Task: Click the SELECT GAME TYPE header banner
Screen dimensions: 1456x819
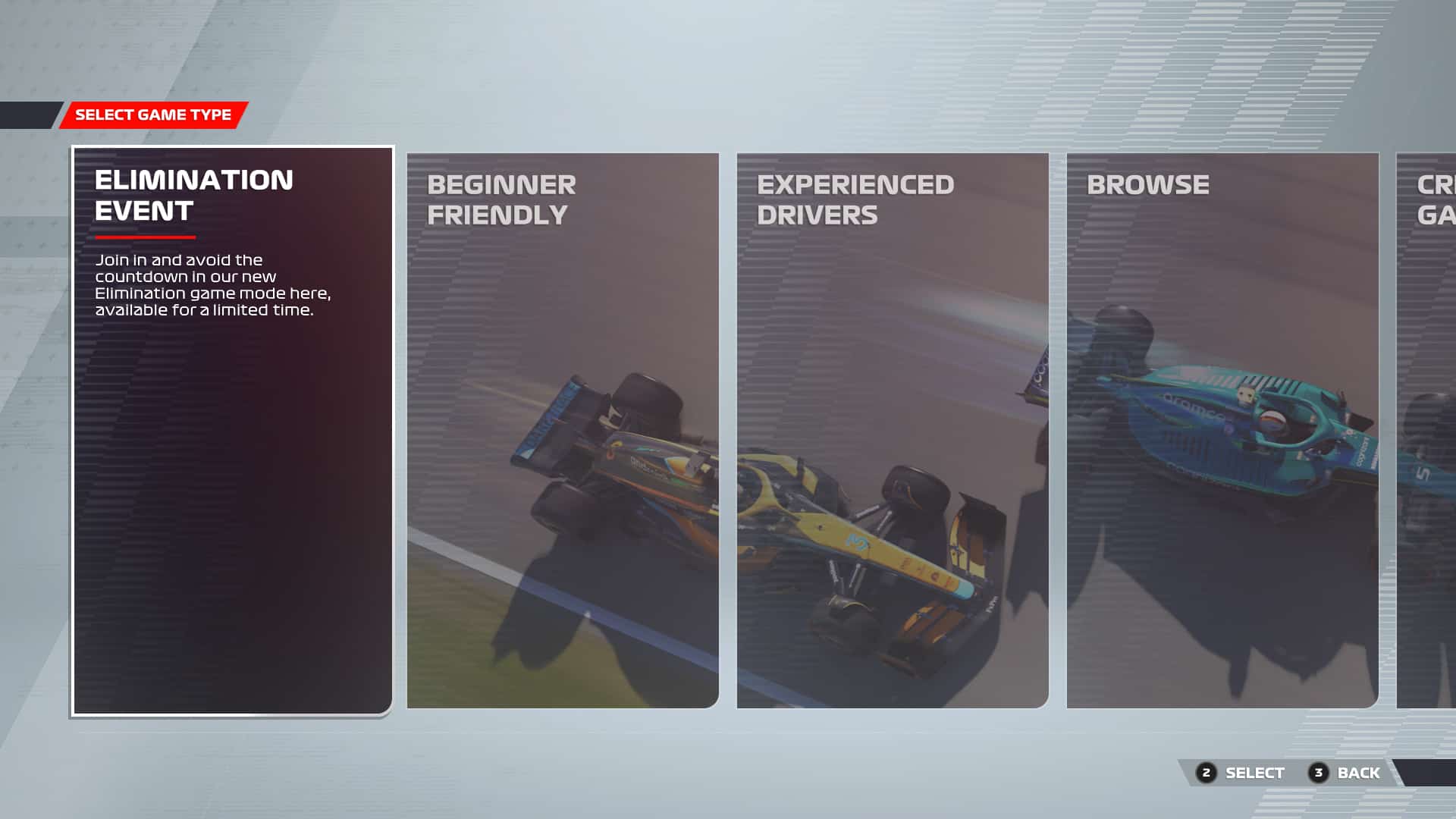Action: (x=152, y=115)
